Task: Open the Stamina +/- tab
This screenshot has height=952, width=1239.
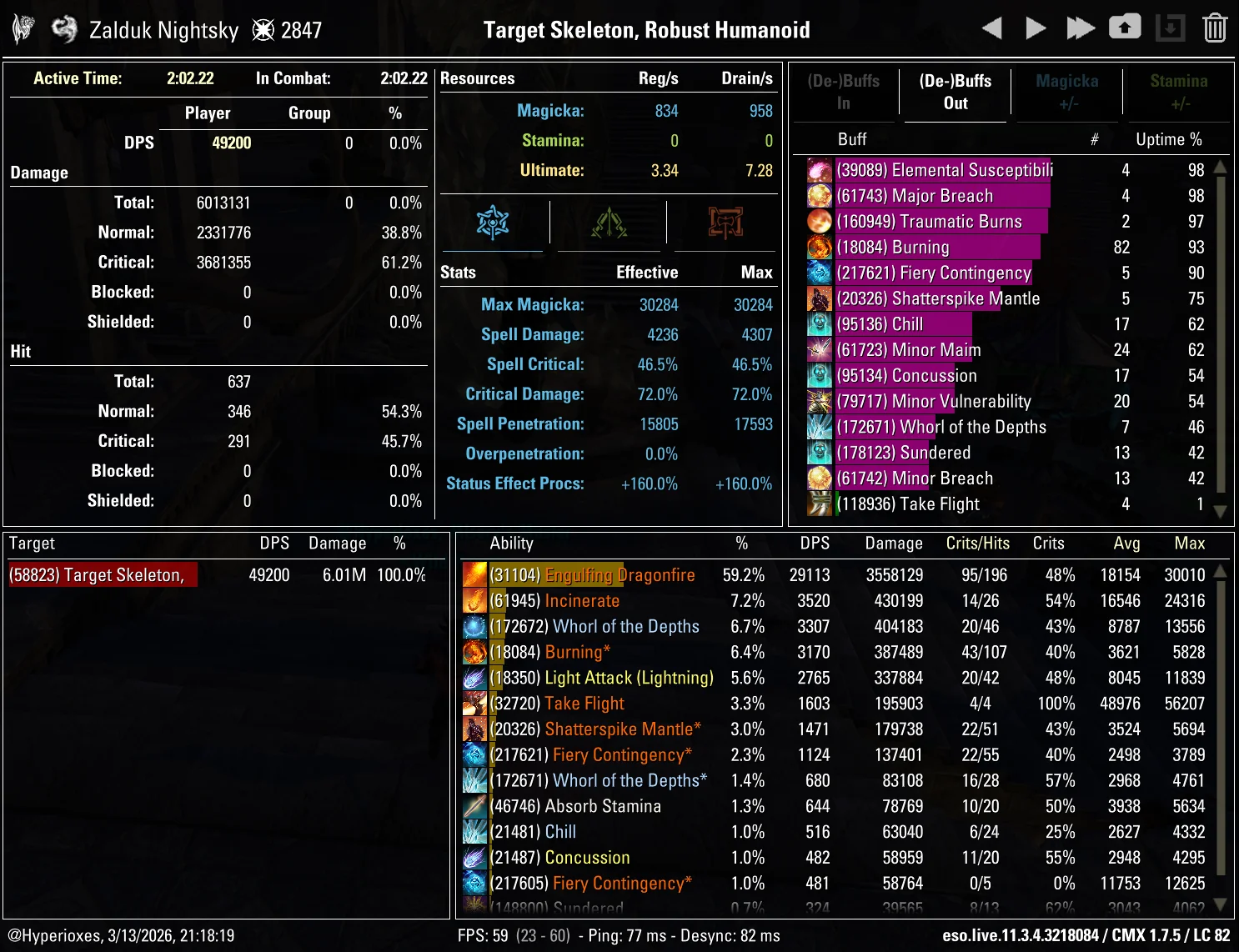Action: point(1179,92)
